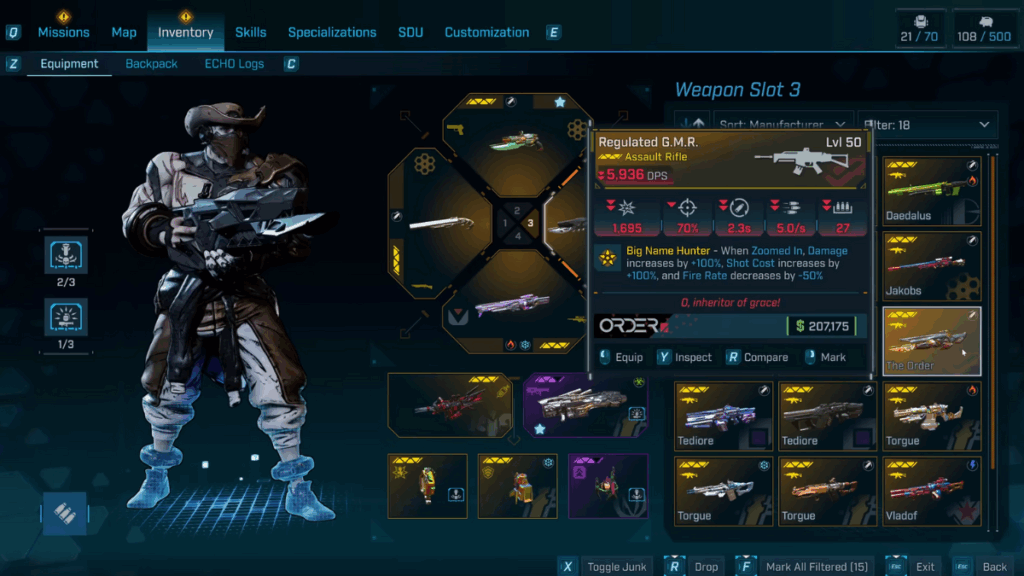Compare the Regulated G.M.R. rifle

pyautogui.click(x=757, y=357)
